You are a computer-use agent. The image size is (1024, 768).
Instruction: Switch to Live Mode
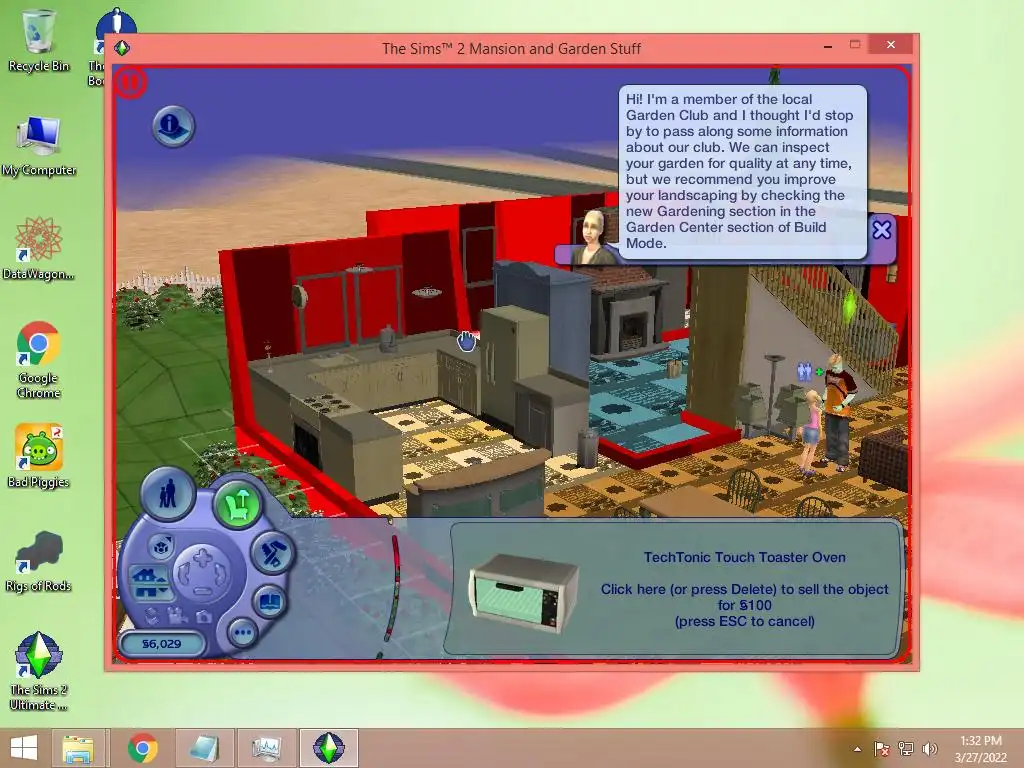168,493
